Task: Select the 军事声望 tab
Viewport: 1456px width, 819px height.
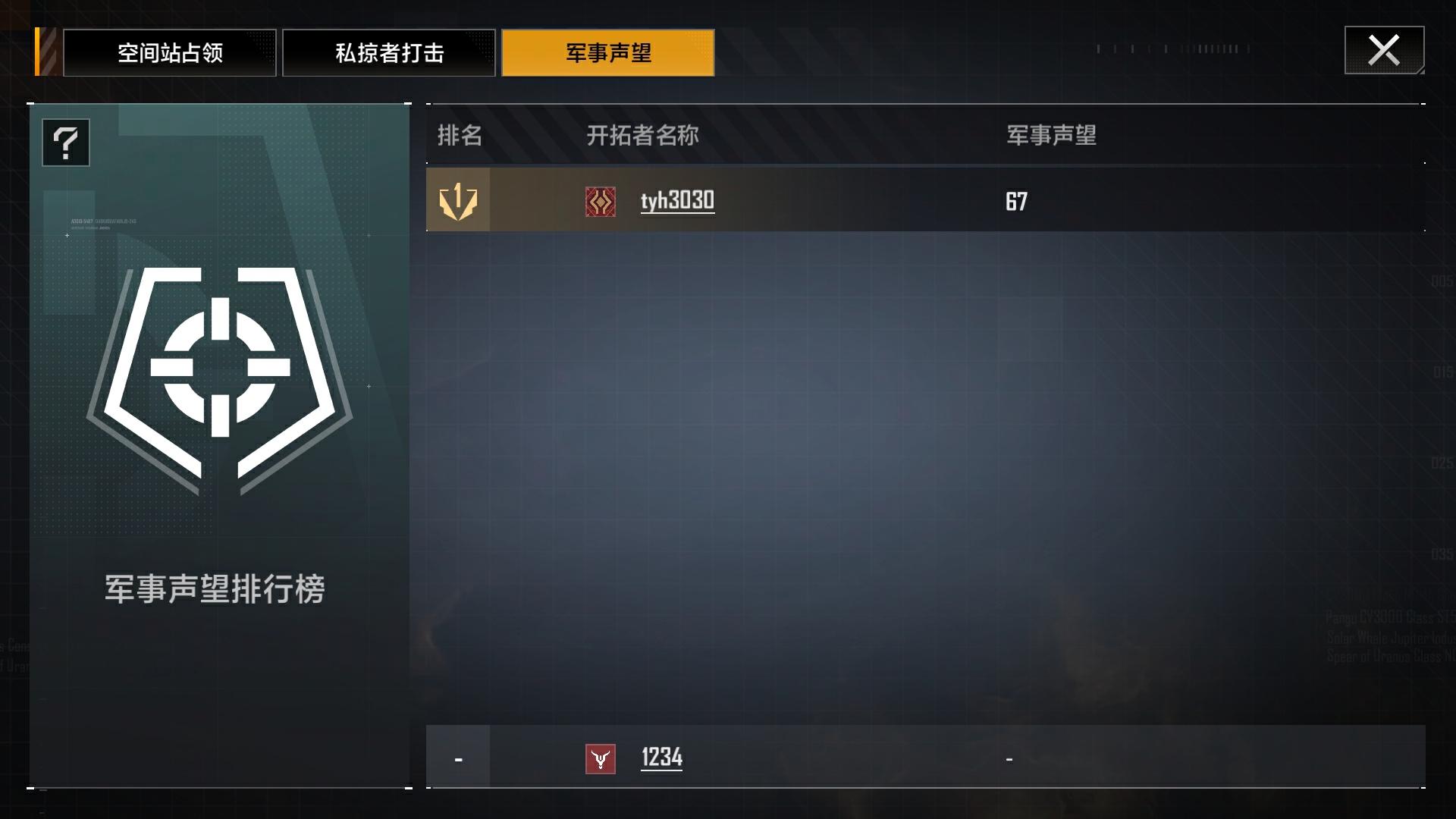Action: coord(607,52)
